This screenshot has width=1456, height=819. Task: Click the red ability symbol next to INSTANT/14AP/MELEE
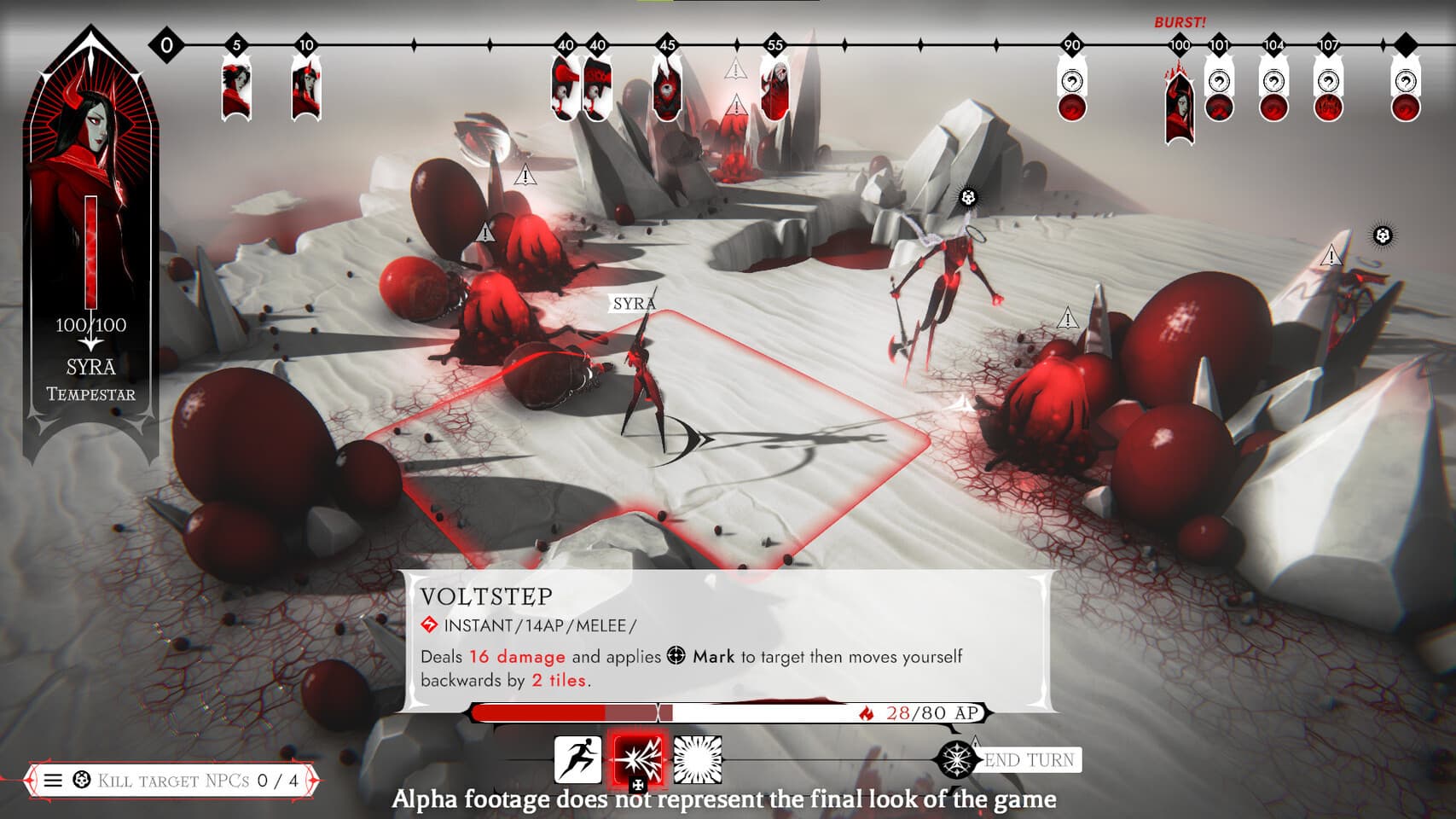[428, 624]
